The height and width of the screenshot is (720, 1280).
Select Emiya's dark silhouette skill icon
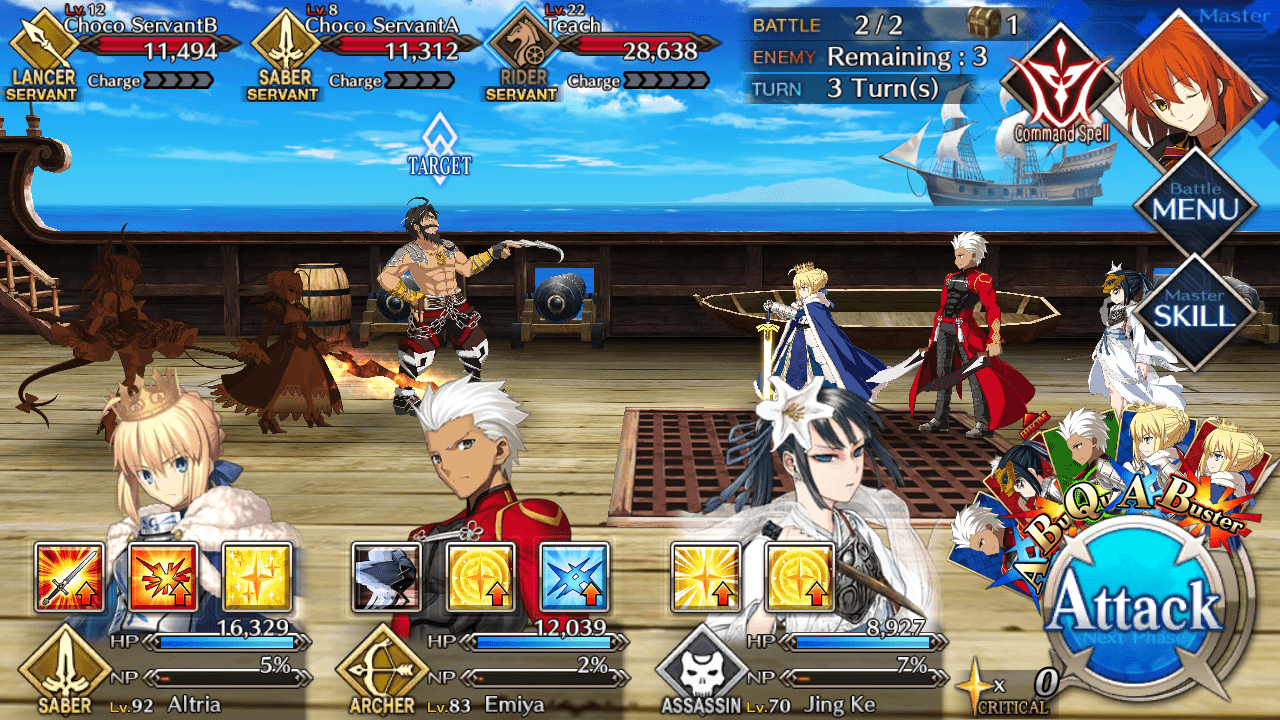(x=387, y=577)
